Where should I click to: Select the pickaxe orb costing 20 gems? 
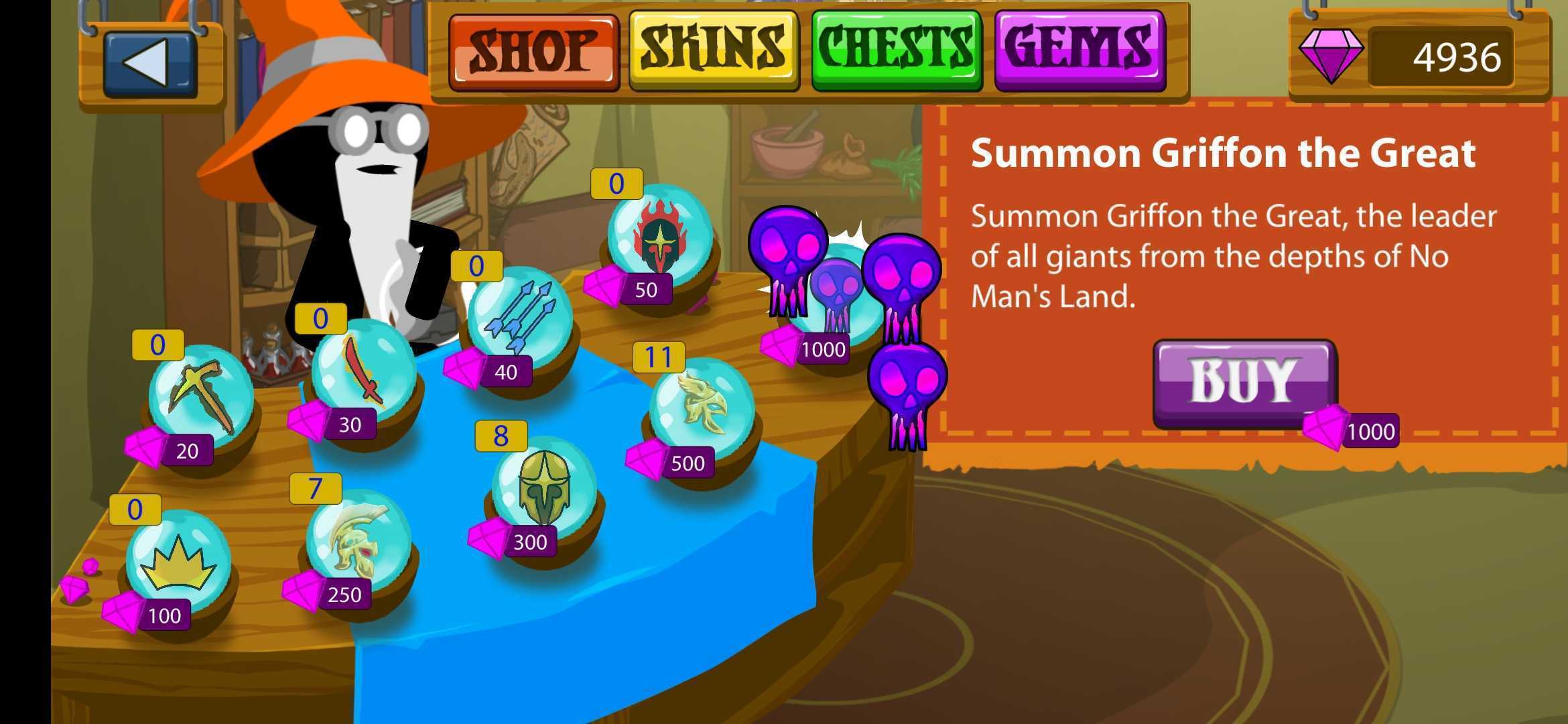coord(200,396)
